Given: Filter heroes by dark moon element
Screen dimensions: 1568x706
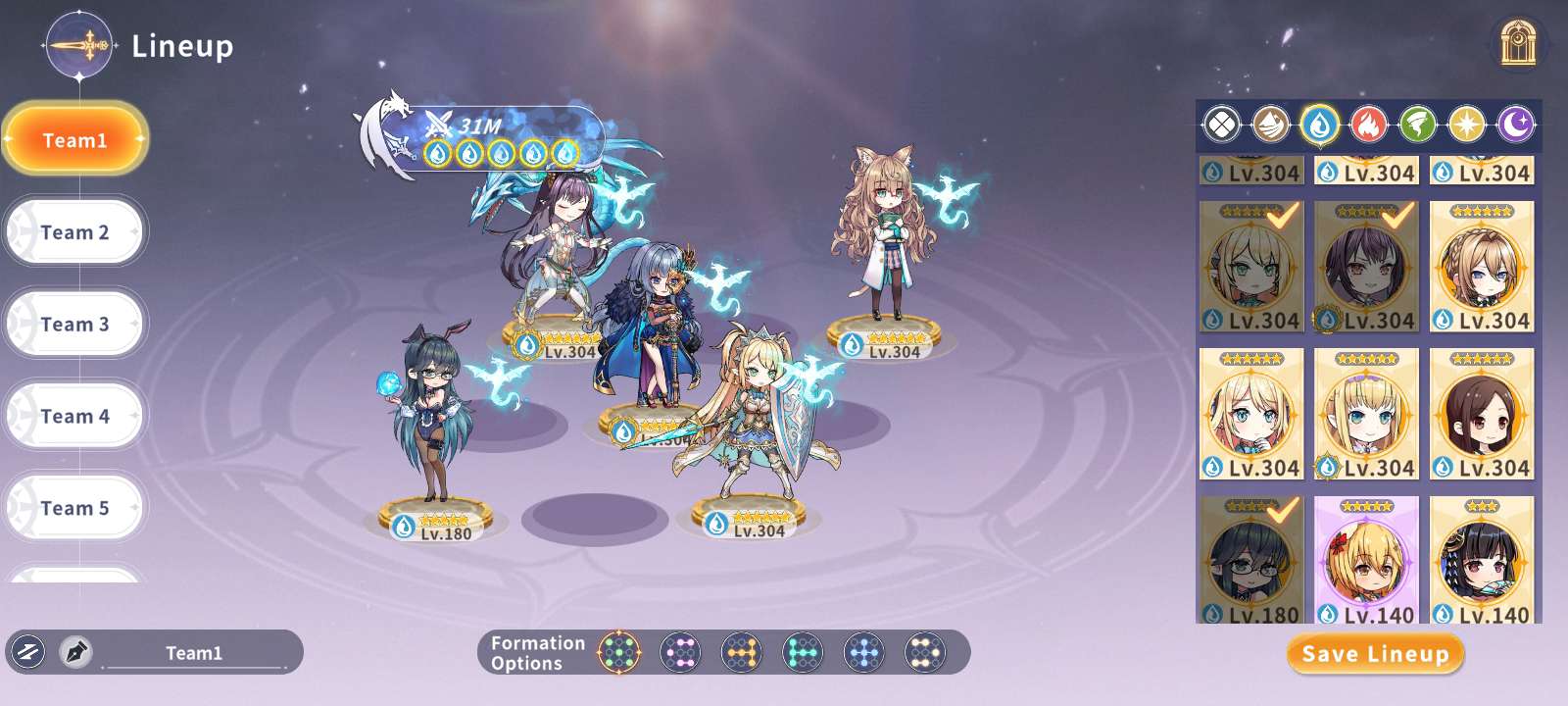Looking at the screenshot, I should [1516, 125].
